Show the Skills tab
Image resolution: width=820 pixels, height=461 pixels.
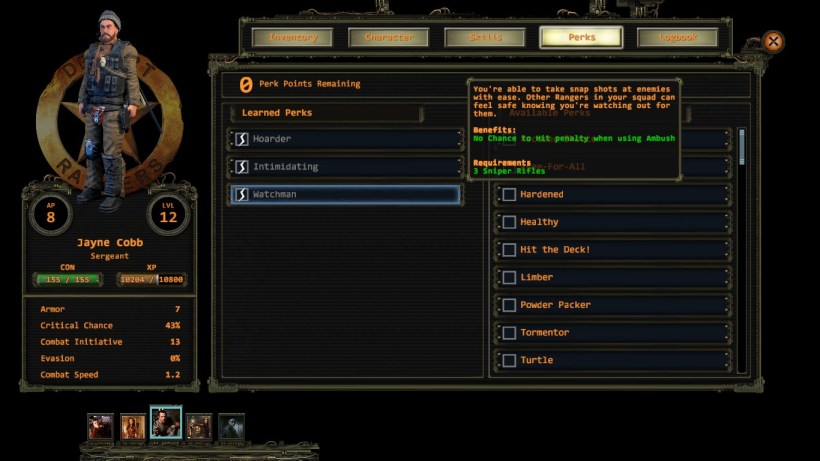point(485,38)
